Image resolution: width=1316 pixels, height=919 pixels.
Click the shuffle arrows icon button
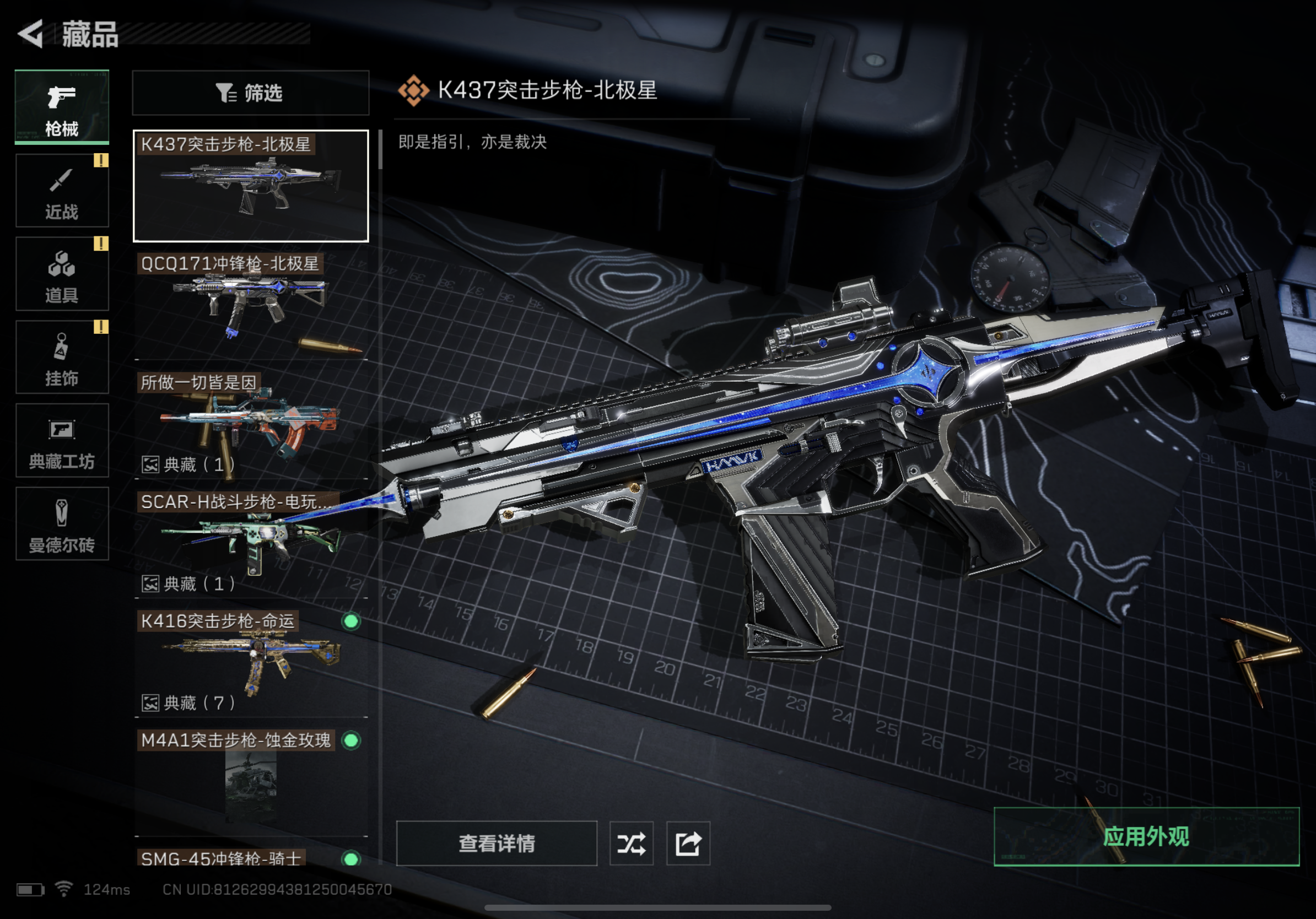631,844
